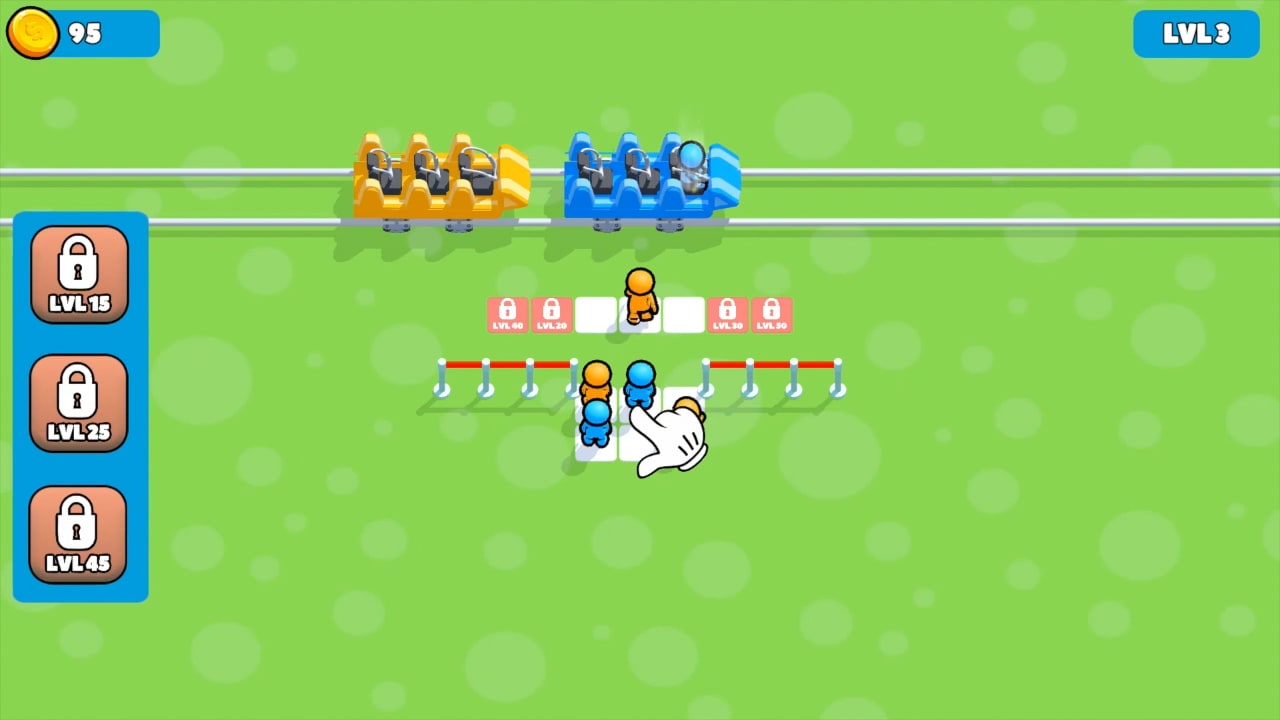
Task: Tap the LVL 30 locked seat slot
Action: click(728, 314)
